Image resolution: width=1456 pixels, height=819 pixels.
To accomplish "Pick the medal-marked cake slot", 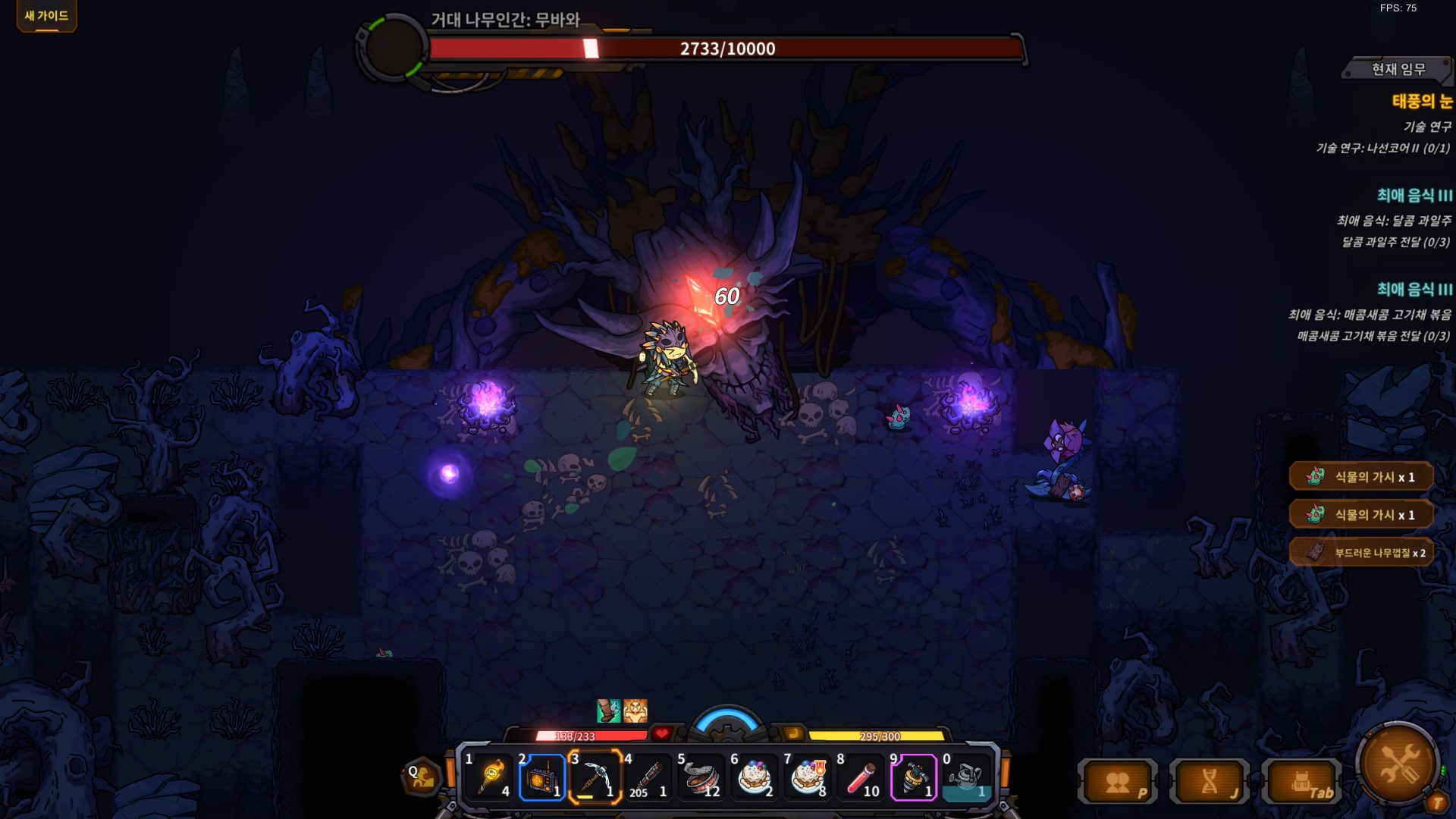I will pos(807,777).
